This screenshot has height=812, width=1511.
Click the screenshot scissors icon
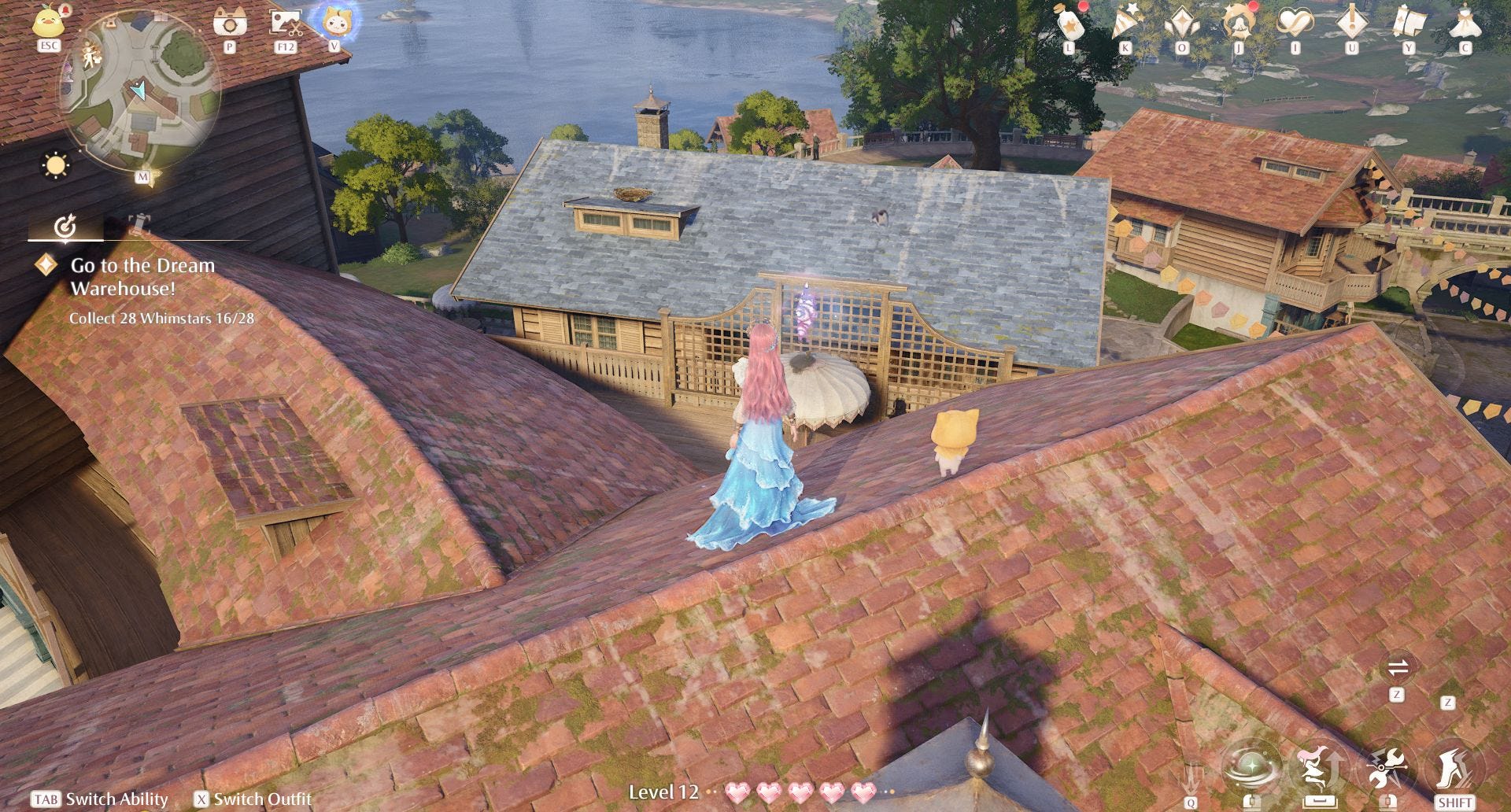coord(285,22)
